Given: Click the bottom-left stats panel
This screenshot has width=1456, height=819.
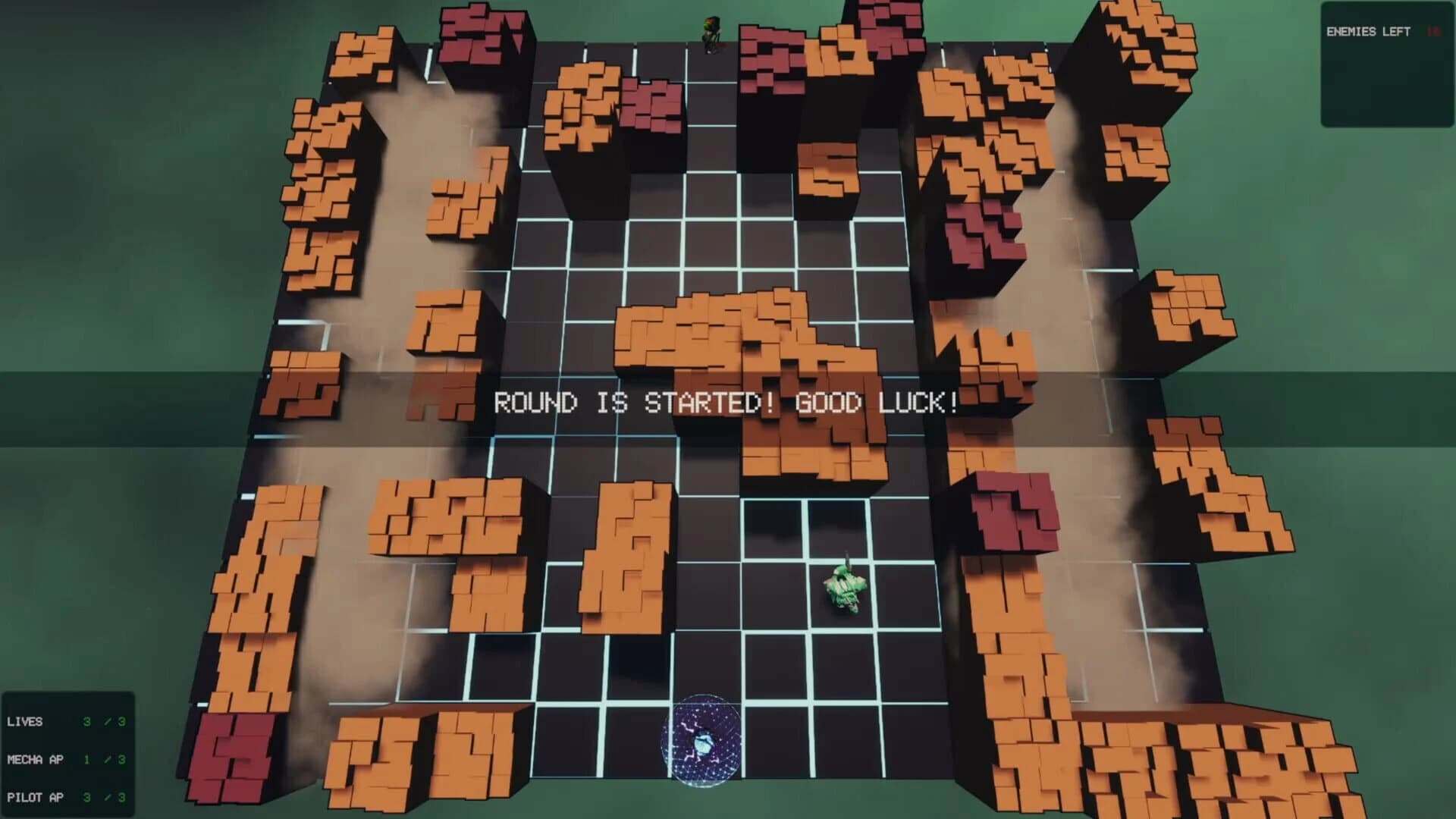Looking at the screenshot, I should point(68,758).
